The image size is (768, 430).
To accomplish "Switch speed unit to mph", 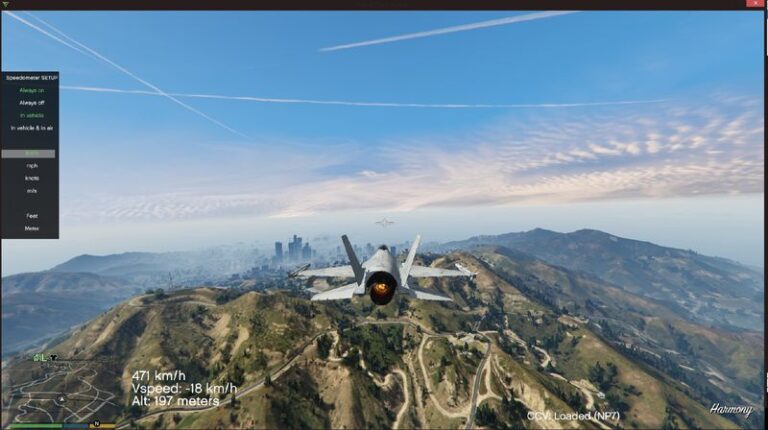I will [32, 165].
